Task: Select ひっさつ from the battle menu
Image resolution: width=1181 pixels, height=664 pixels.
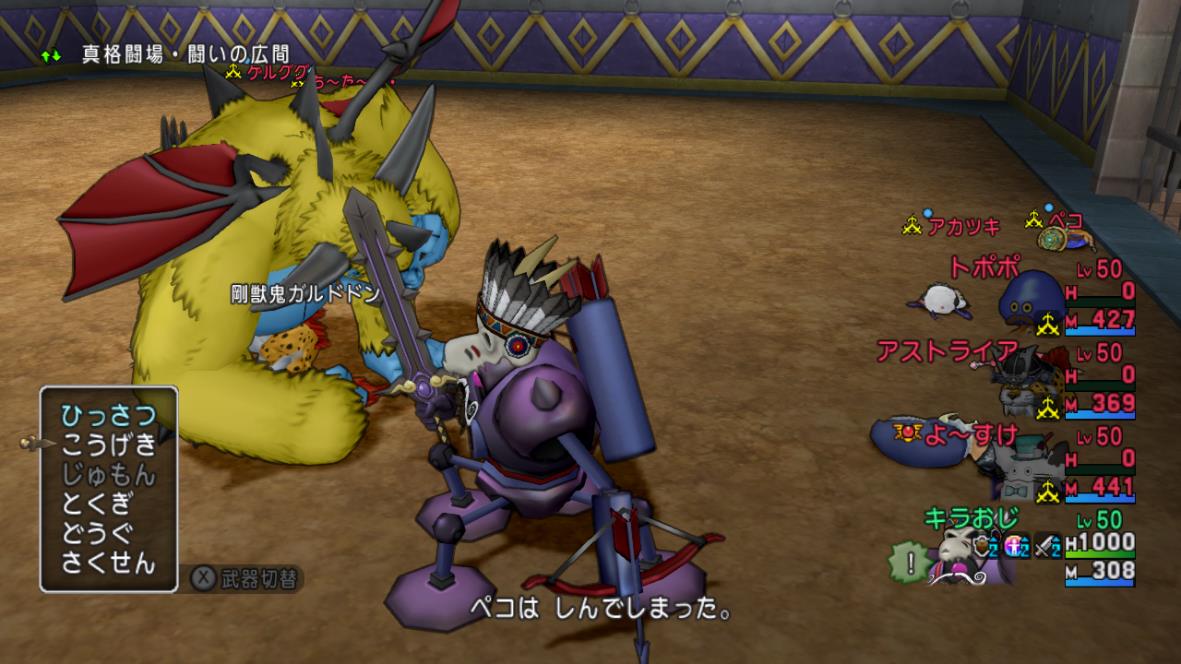Action: pos(108,415)
